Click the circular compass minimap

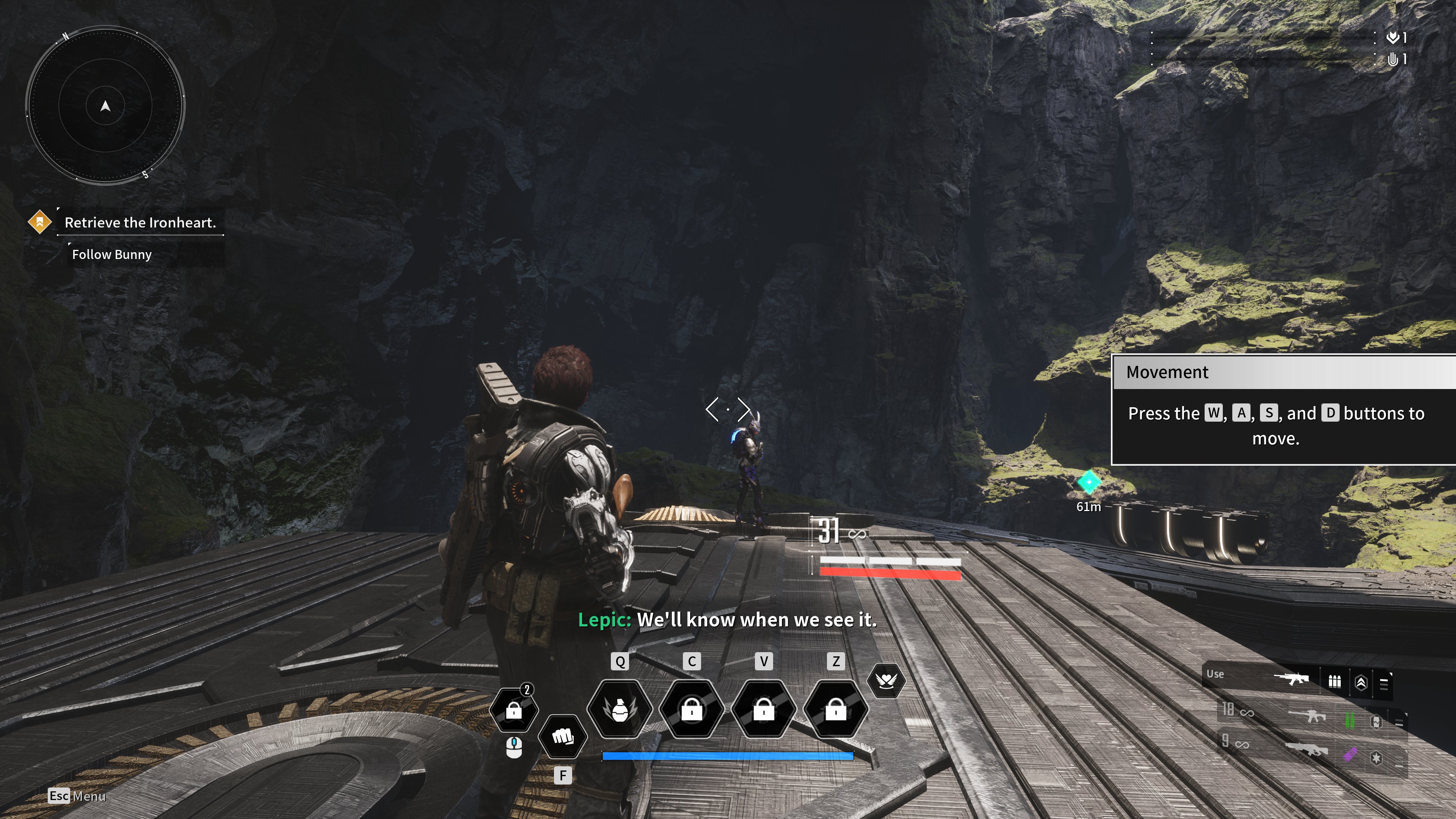click(x=105, y=105)
